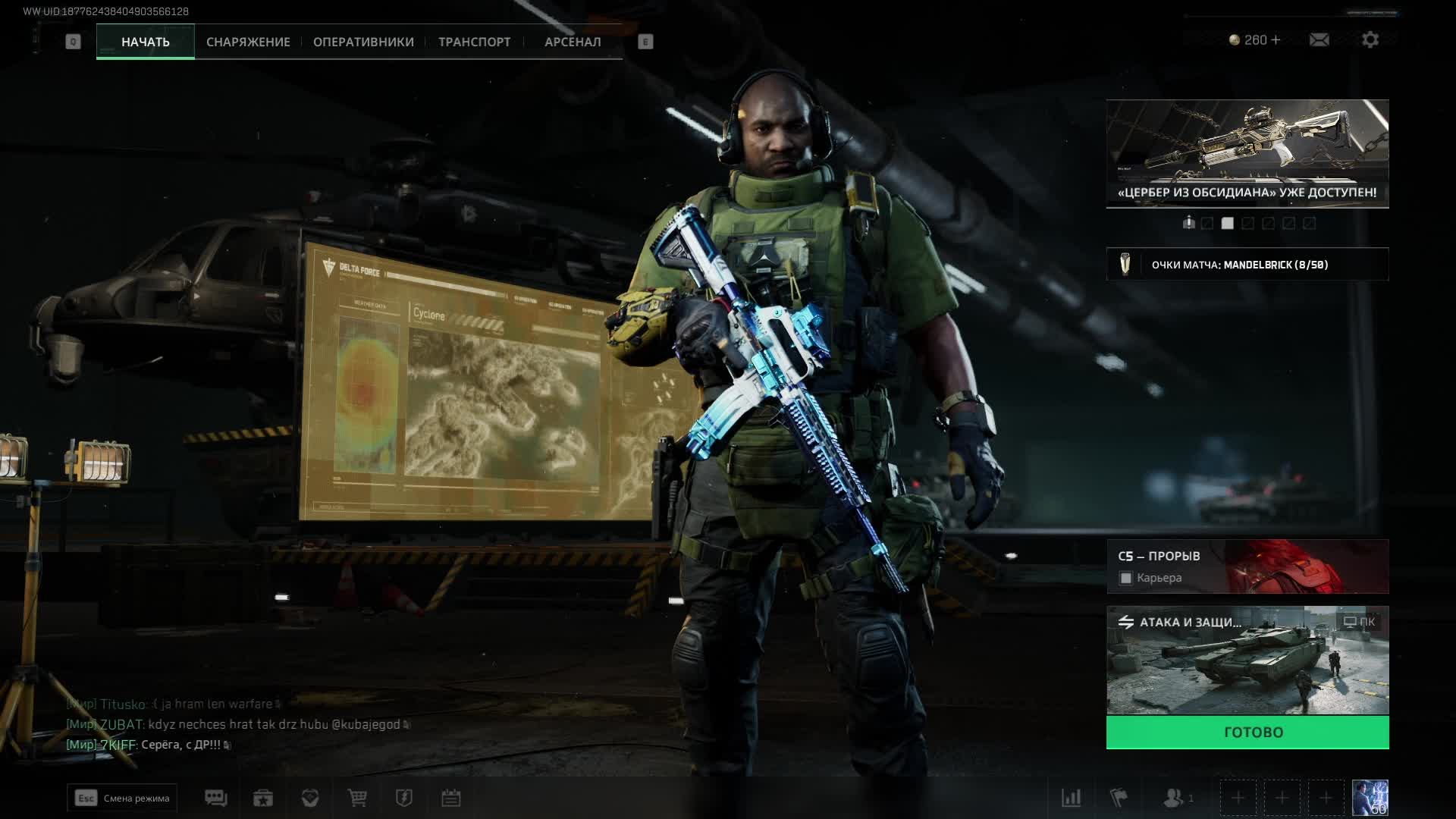
Task: Go to the АРСЕНАЛ tab
Action: (573, 42)
